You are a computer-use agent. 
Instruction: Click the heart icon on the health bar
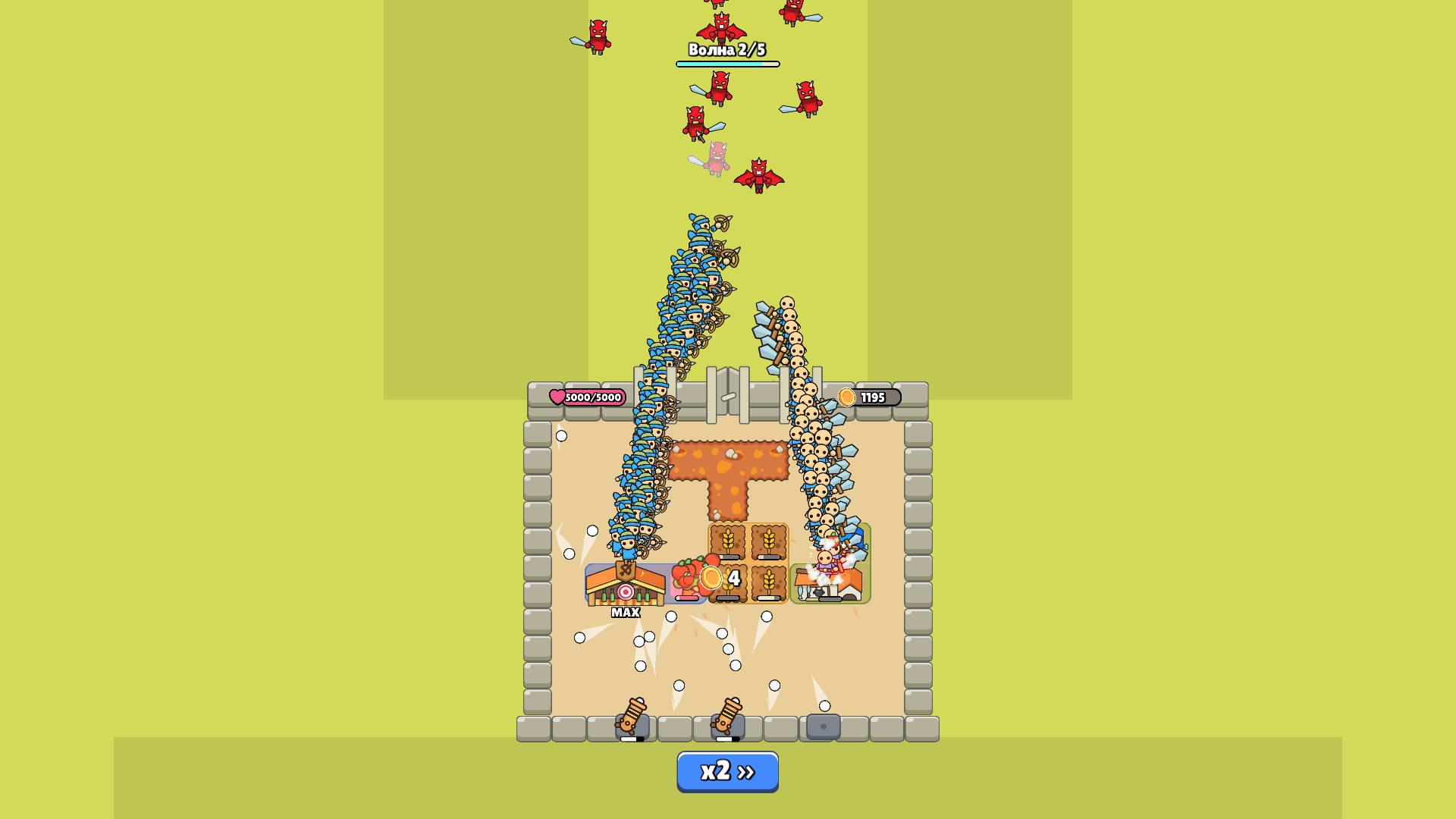(558, 397)
